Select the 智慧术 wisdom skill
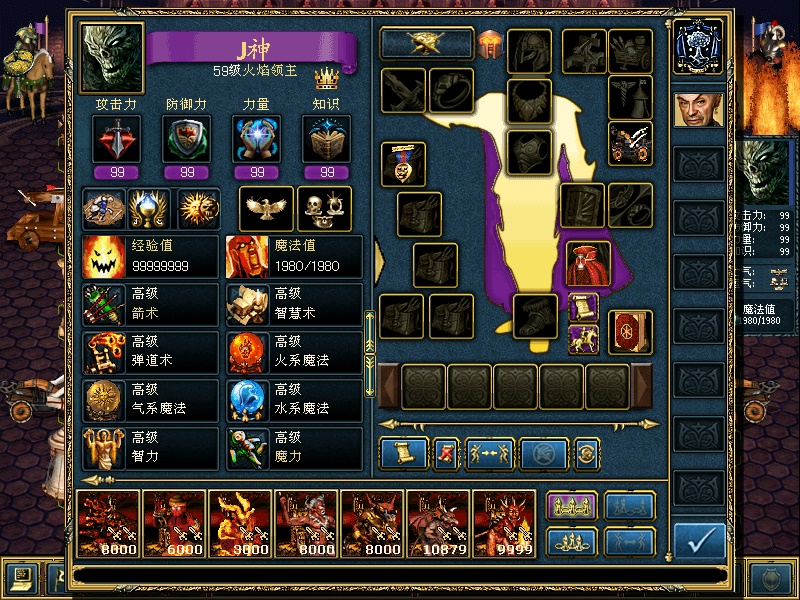This screenshot has height=600, width=800. [293, 305]
